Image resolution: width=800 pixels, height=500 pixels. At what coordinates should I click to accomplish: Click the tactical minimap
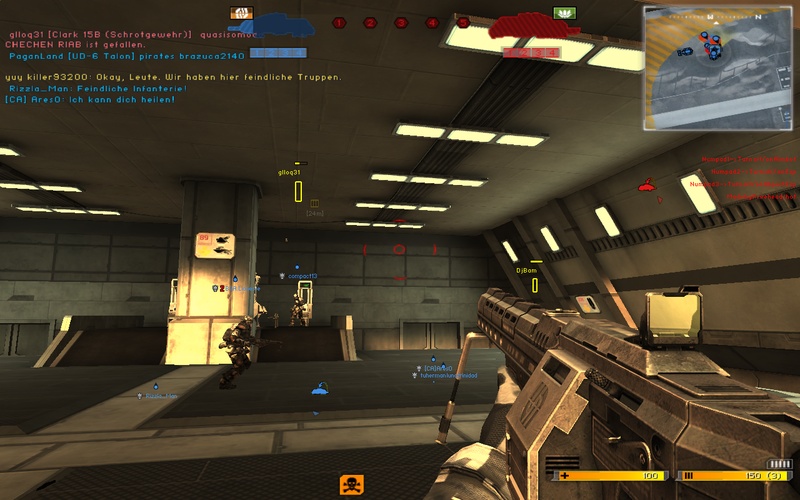point(716,68)
